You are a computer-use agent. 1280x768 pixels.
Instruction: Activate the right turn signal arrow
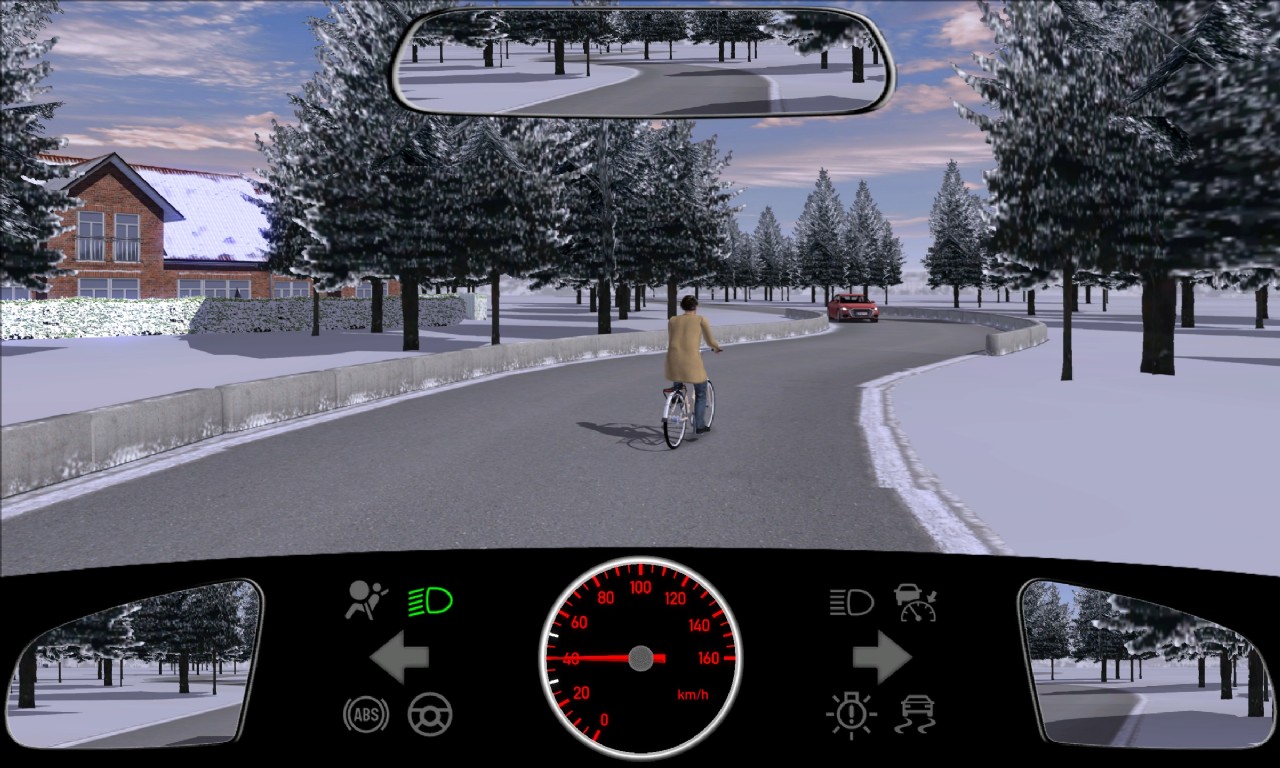(881, 657)
